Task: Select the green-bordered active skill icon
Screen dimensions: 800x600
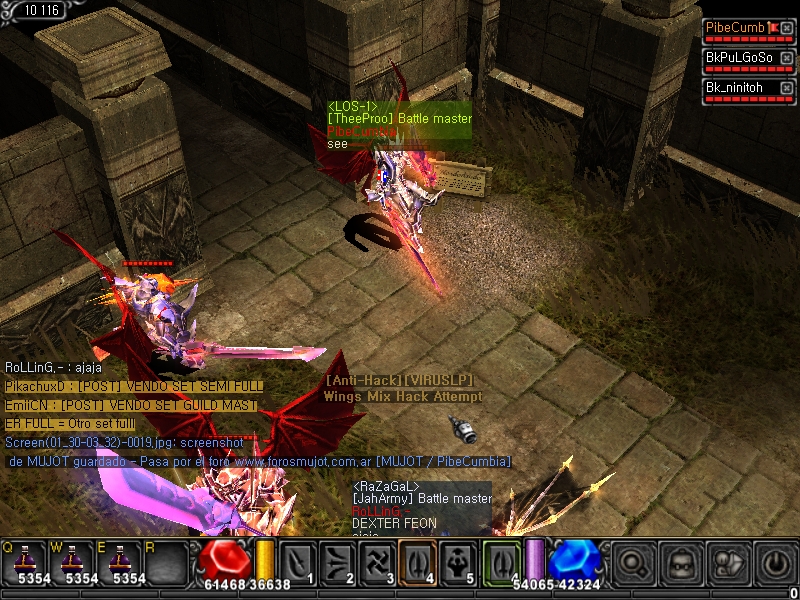Action: click(501, 558)
